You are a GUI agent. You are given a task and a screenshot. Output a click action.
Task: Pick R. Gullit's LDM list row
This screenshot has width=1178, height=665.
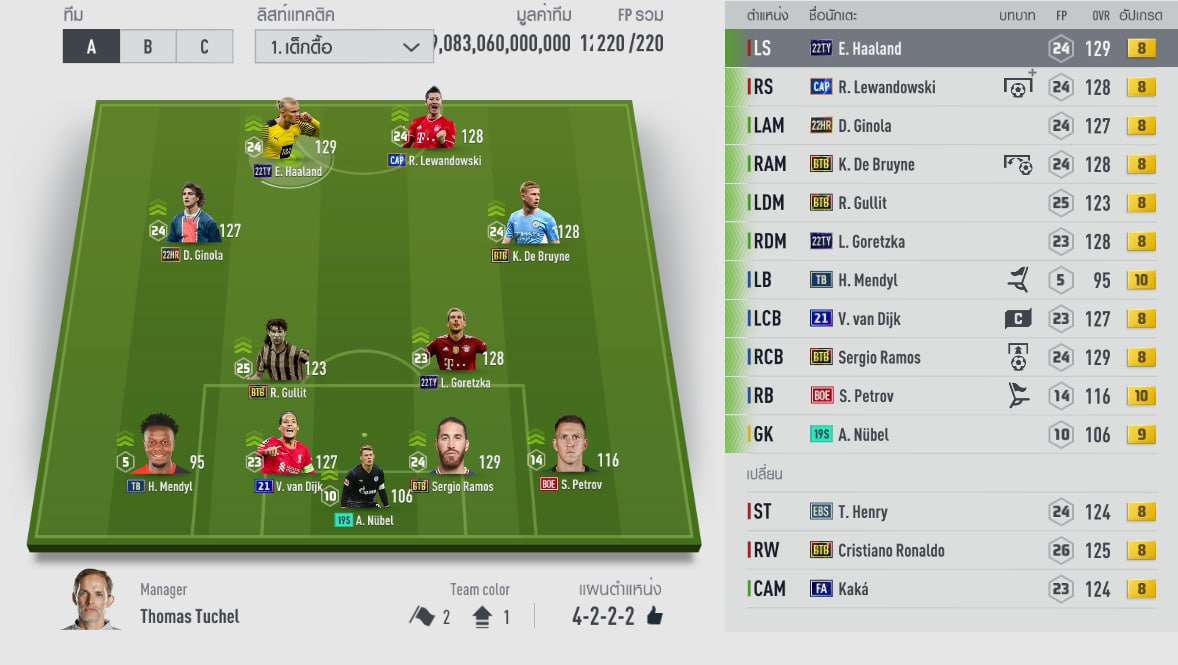[950, 203]
